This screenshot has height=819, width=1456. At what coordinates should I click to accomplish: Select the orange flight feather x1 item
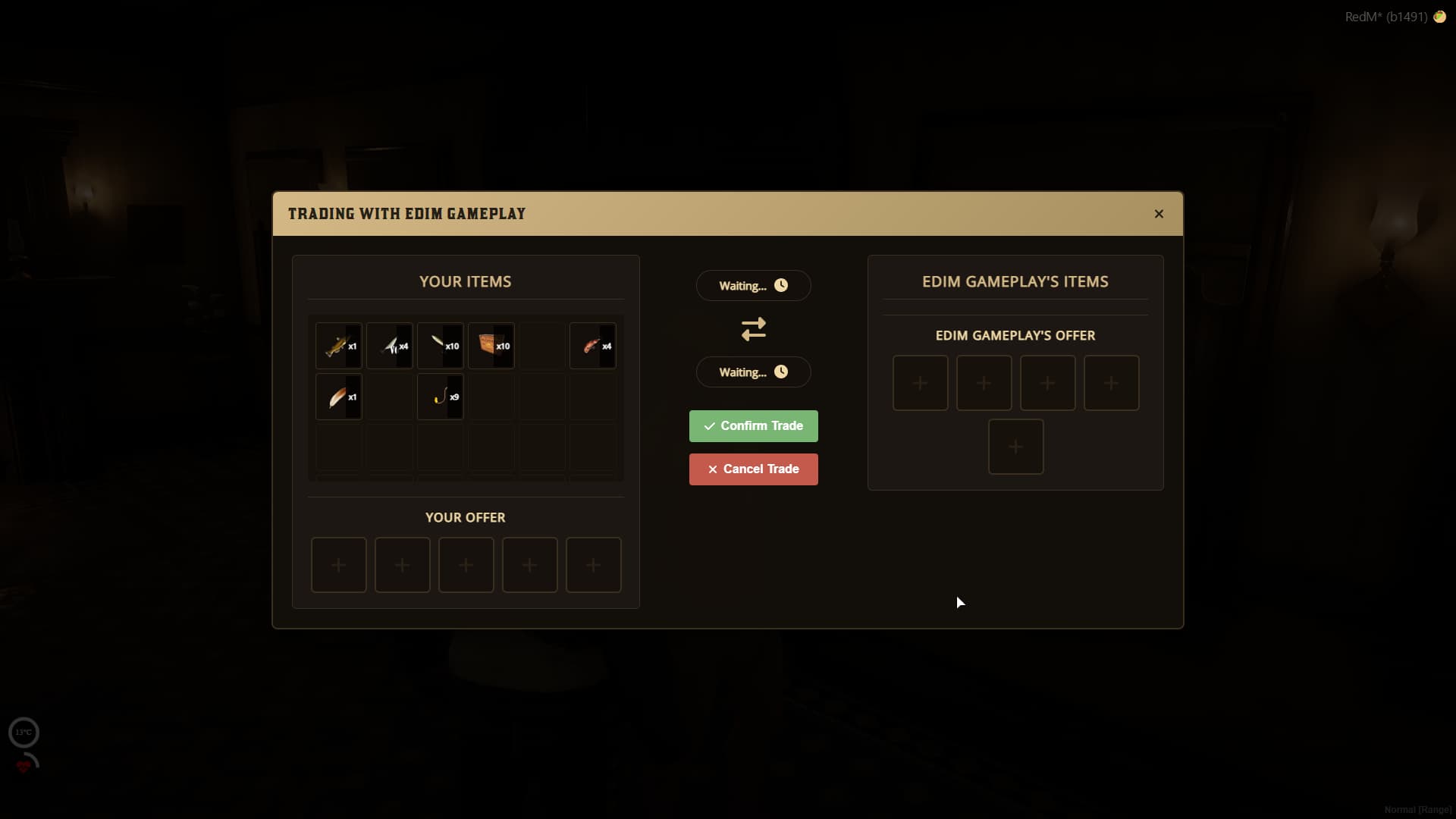(339, 397)
